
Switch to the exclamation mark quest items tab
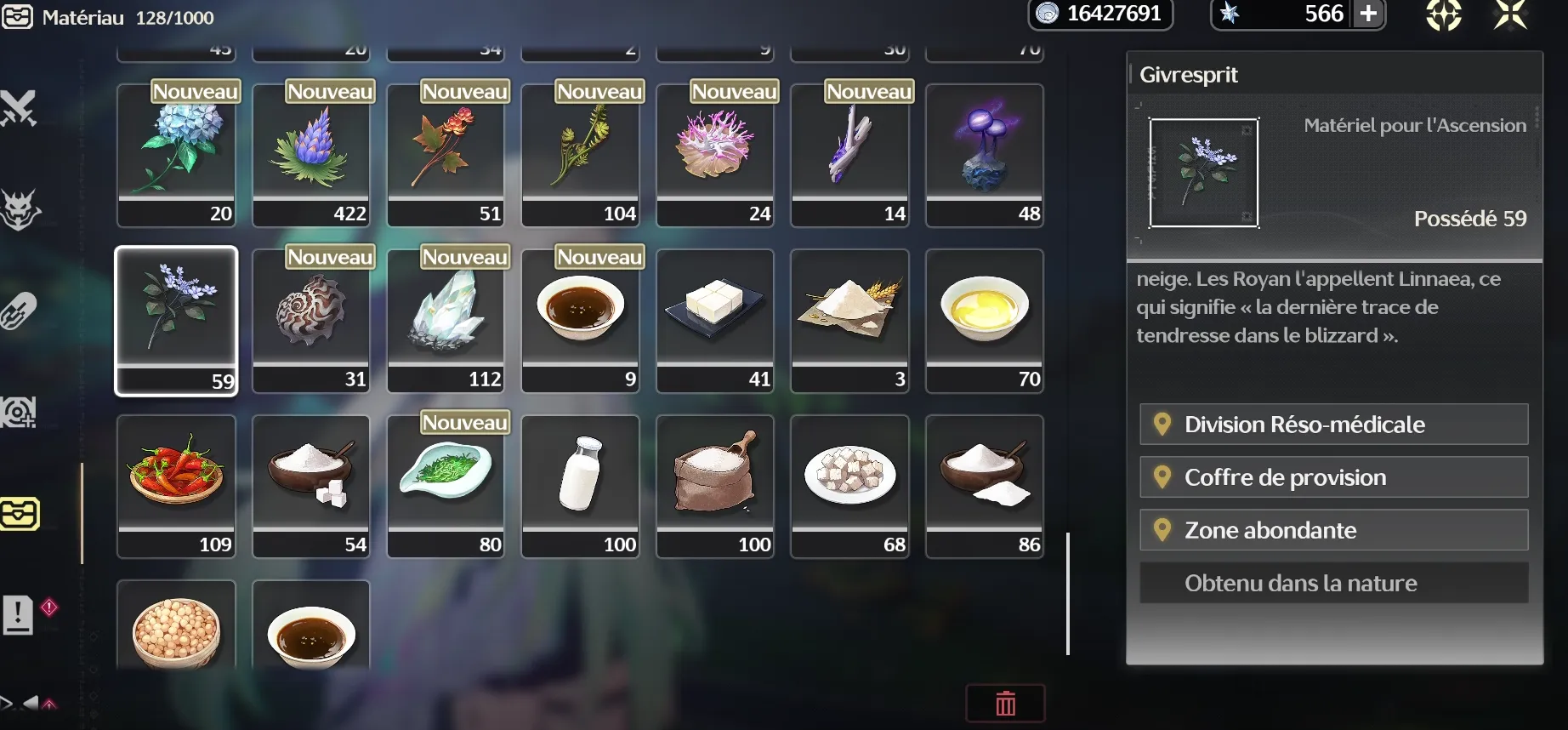click(19, 613)
